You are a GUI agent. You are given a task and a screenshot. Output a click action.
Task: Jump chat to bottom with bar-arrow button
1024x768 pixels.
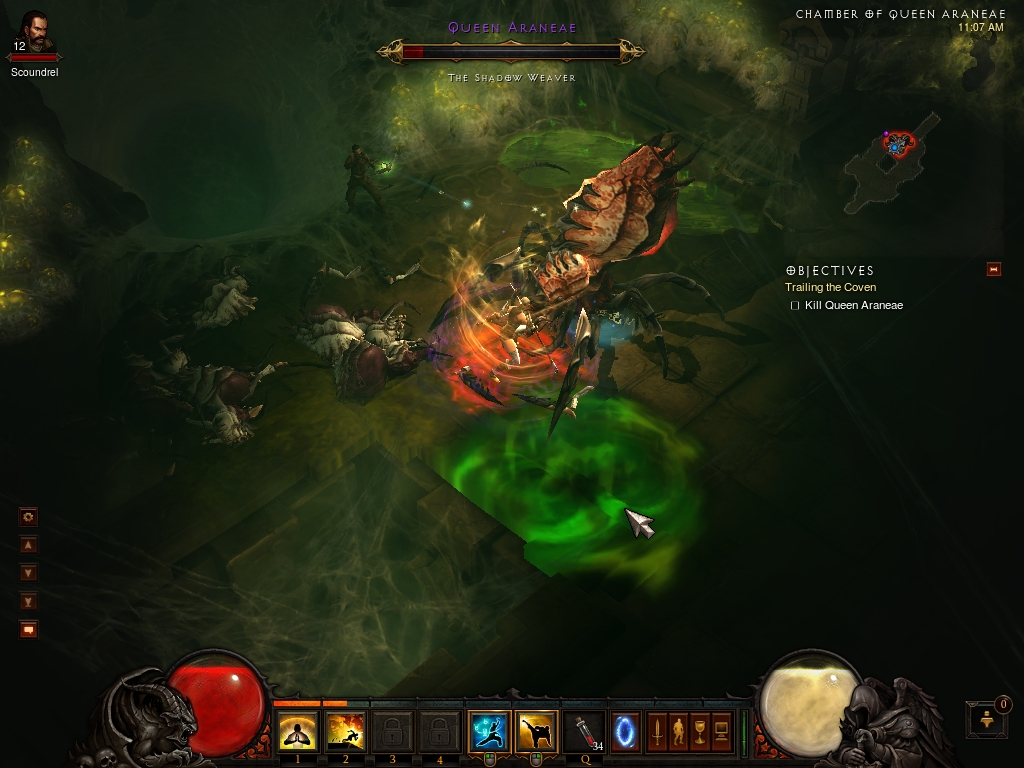[x=29, y=601]
